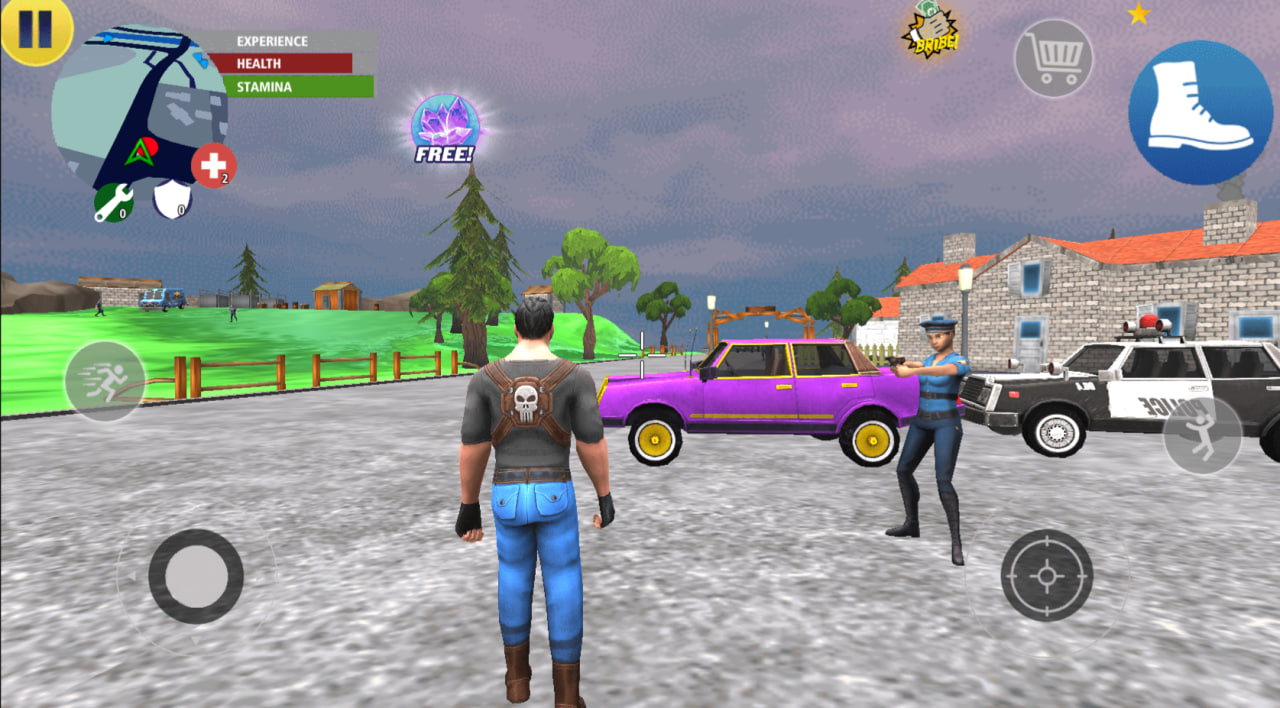
Task: Select the white shield armor icon
Action: (x=171, y=199)
